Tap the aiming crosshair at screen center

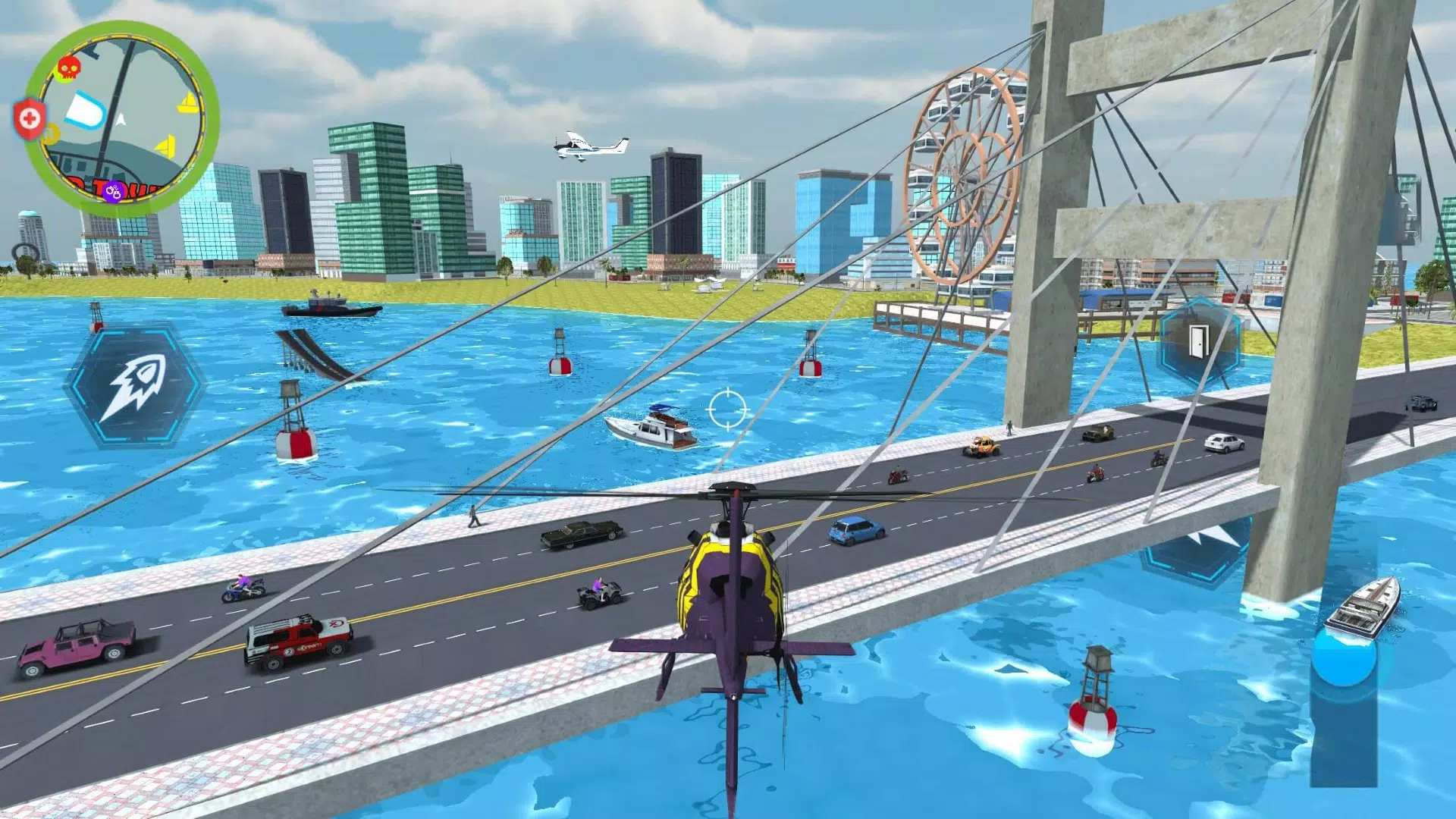tap(726, 410)
